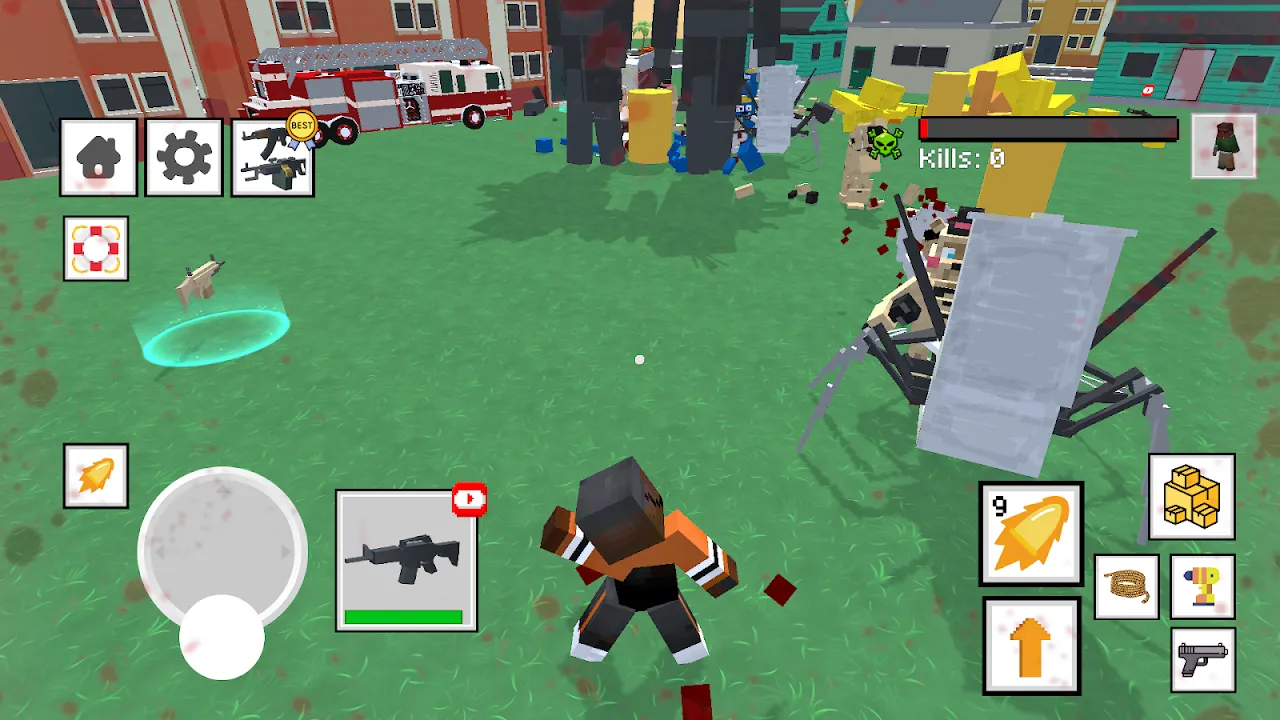Use the rope tool button
Viewport: 1280px width, 720px height.
(x=1127, y=587)
